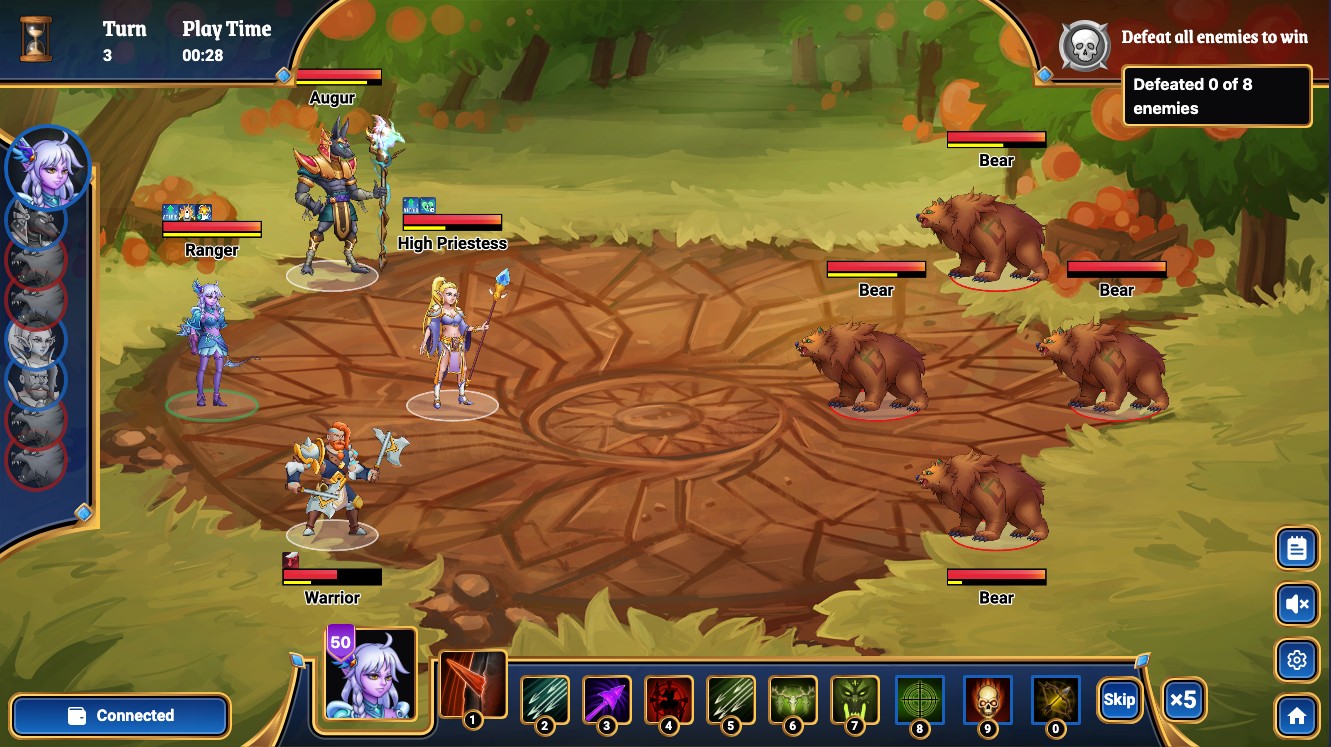
Task: Open the battle log clipboard button
Action: [1297, 548]
